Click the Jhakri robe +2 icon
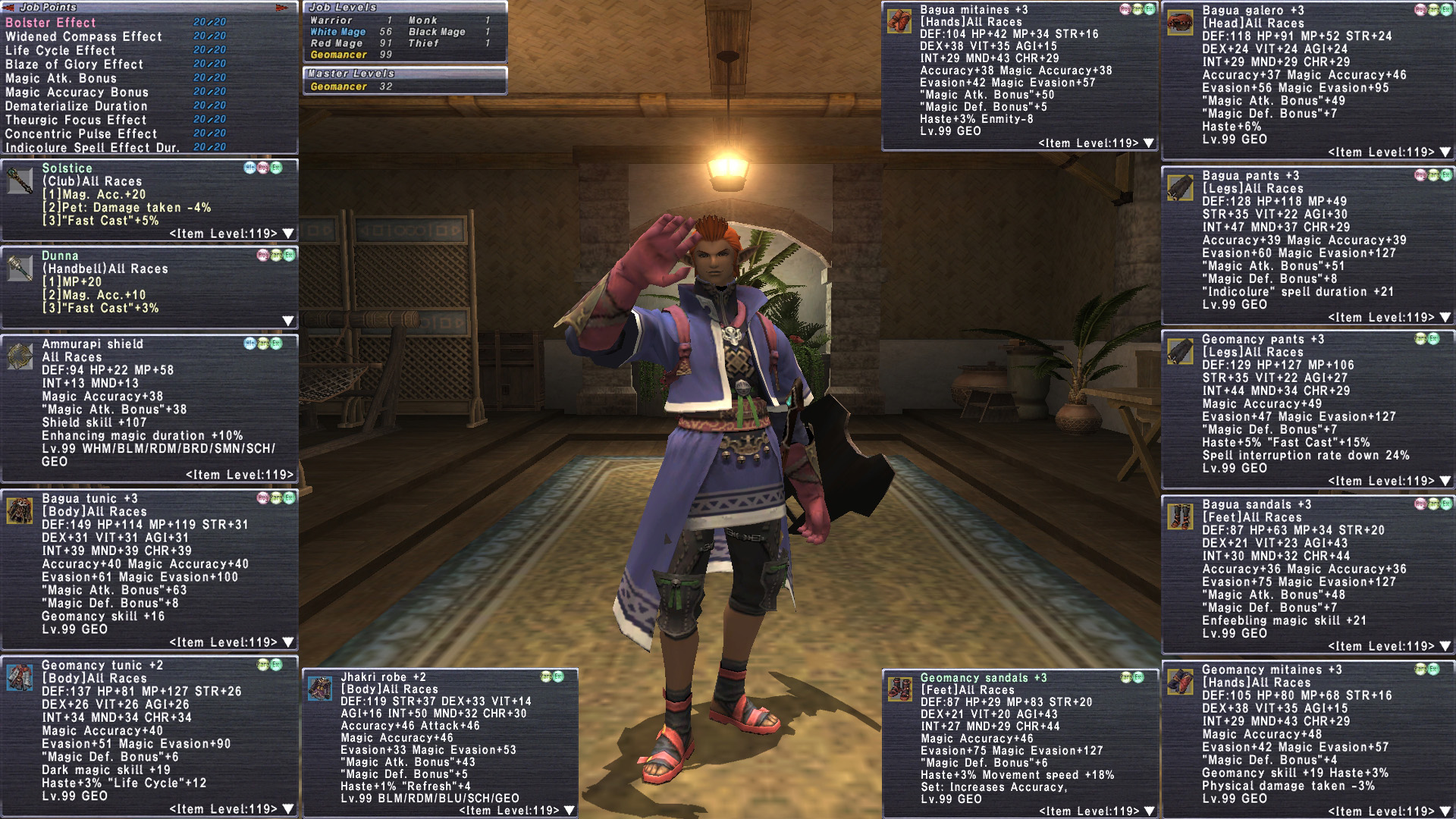This screenshot has width=1456, height=819. point(319,688)
